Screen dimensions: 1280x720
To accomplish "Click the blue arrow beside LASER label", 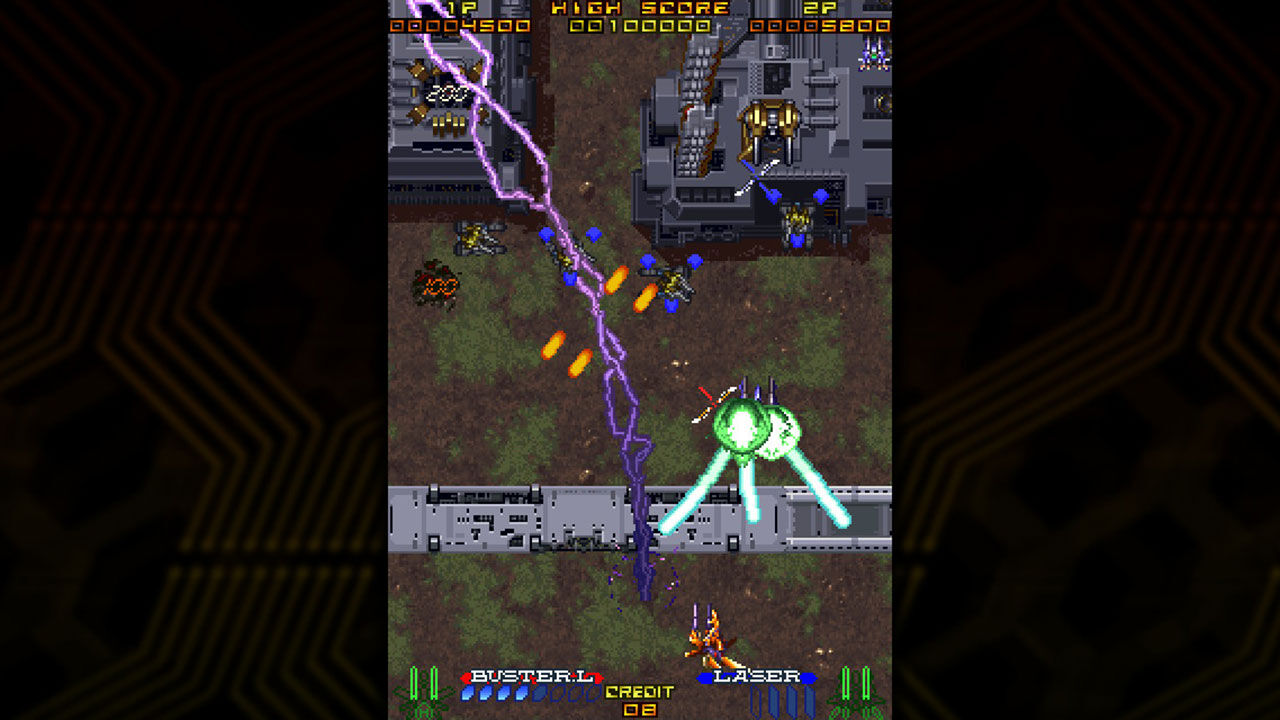I will coord(705,676).
